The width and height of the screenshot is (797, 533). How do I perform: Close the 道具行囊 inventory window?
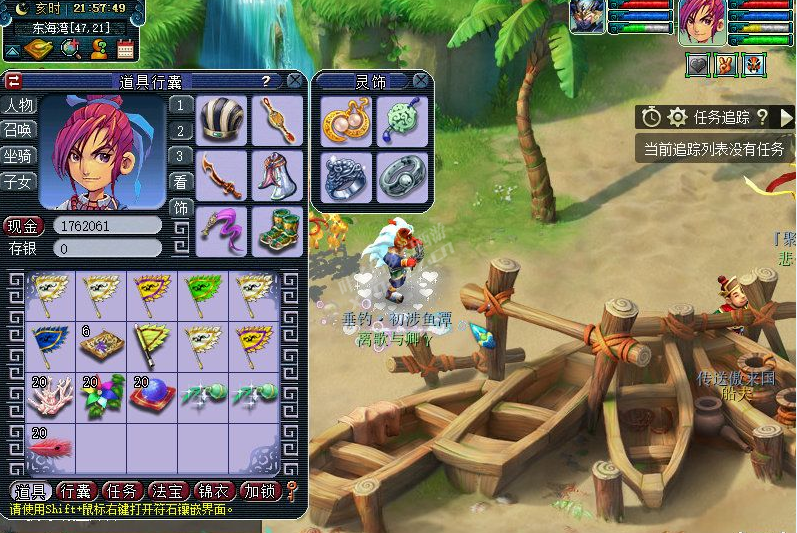click(x=294, y=80)
